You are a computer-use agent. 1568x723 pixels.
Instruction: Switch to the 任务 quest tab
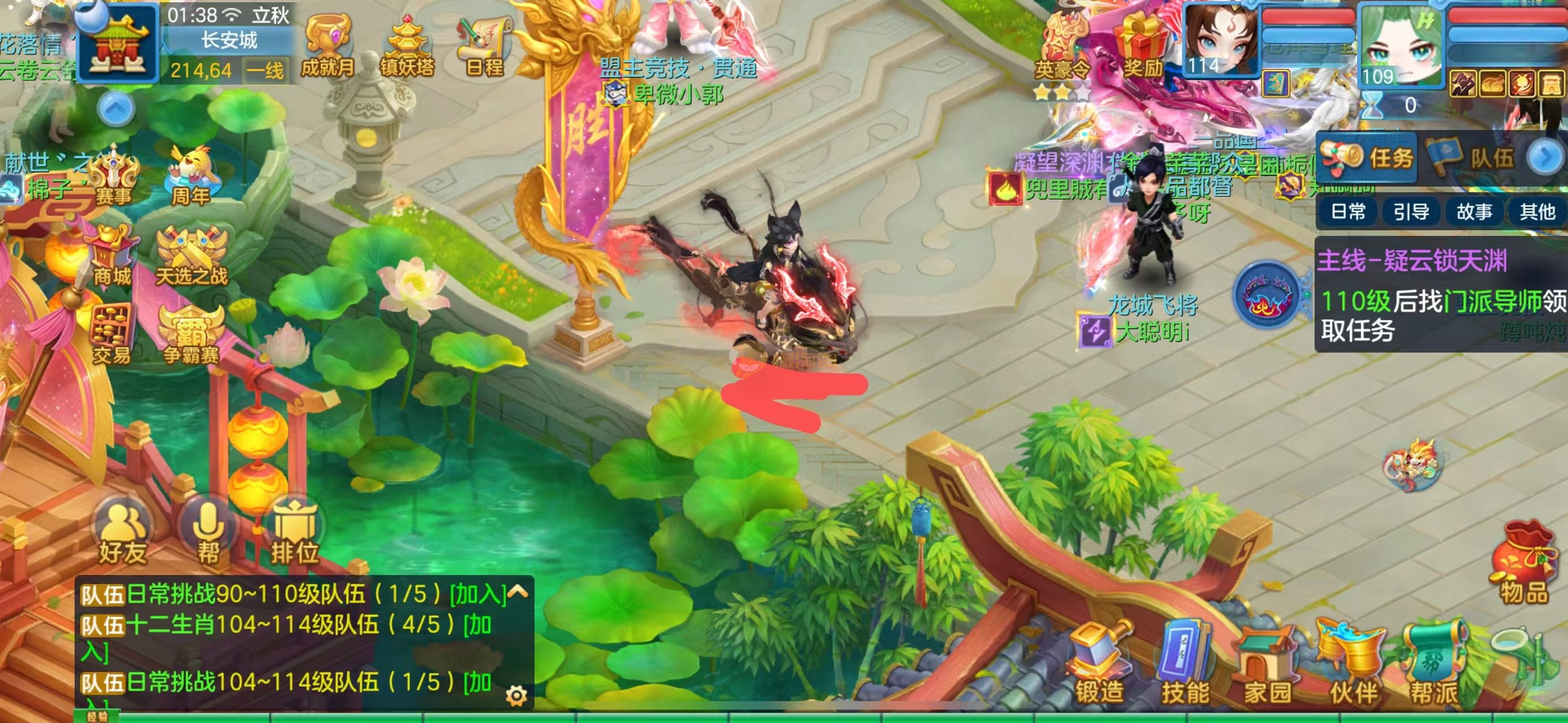pos(1367,157)
